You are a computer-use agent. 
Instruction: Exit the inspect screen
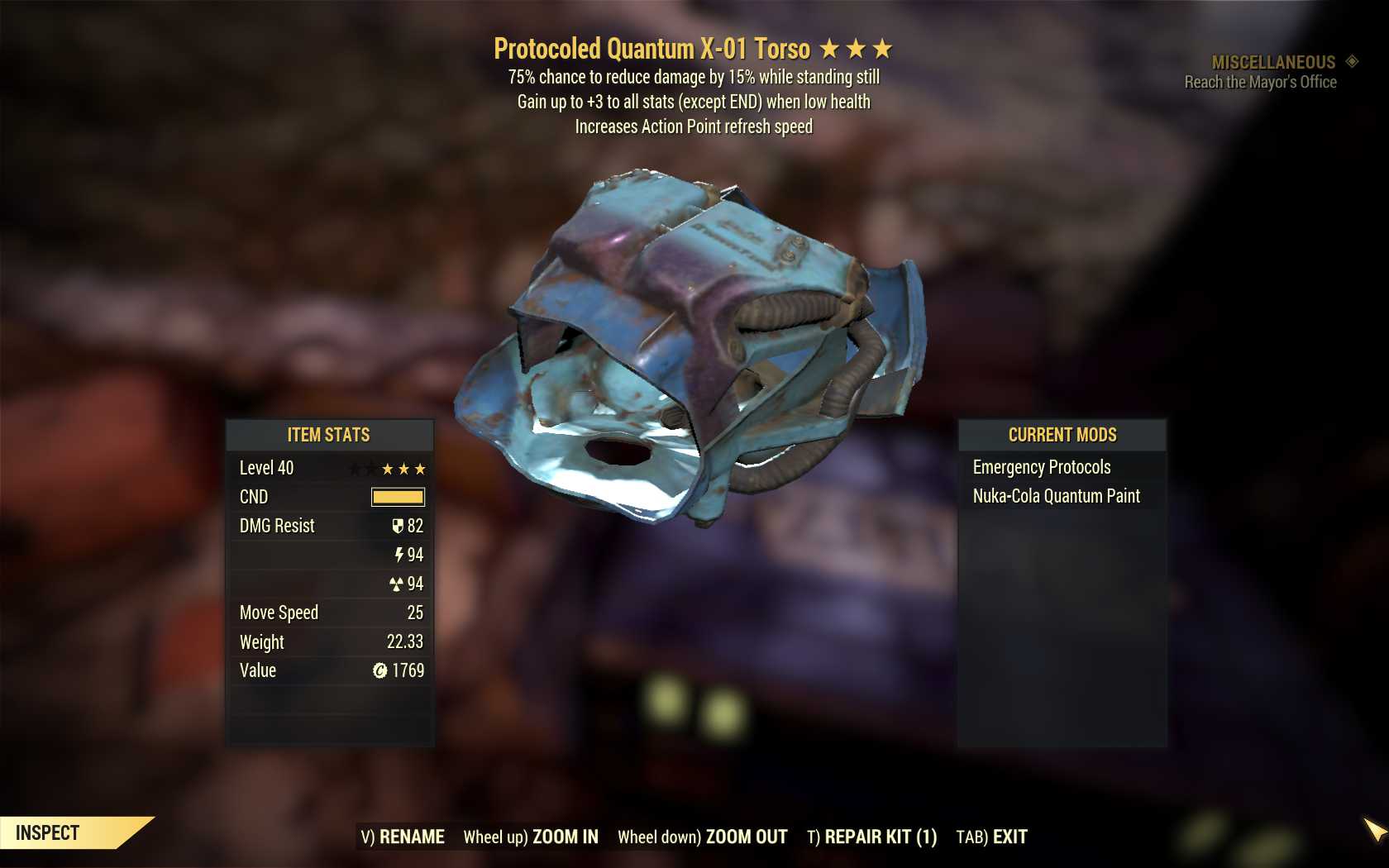pyautogui.click(x=992, y=837)
